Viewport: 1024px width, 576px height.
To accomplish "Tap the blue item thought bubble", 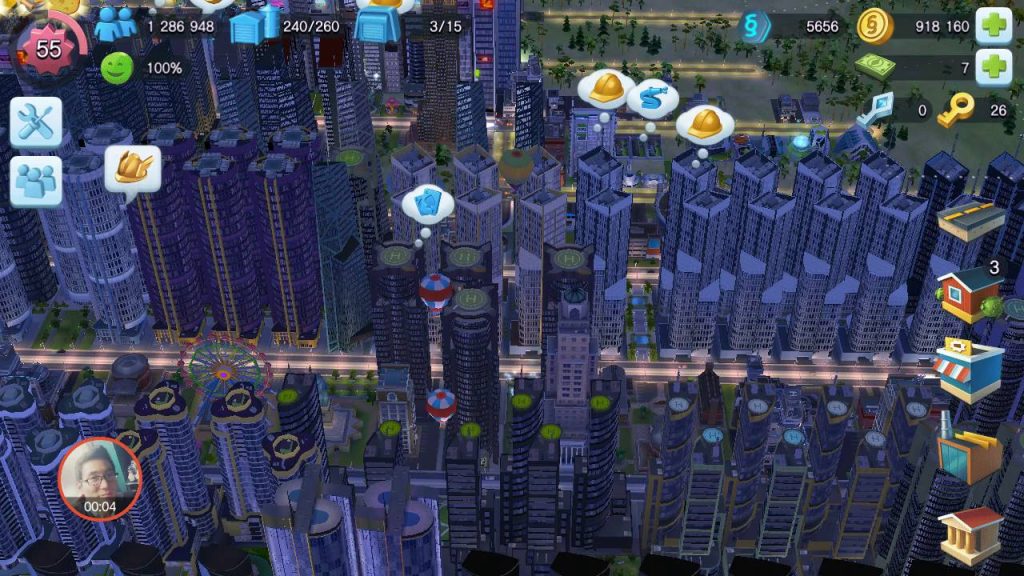I will [x=428, y=203].
